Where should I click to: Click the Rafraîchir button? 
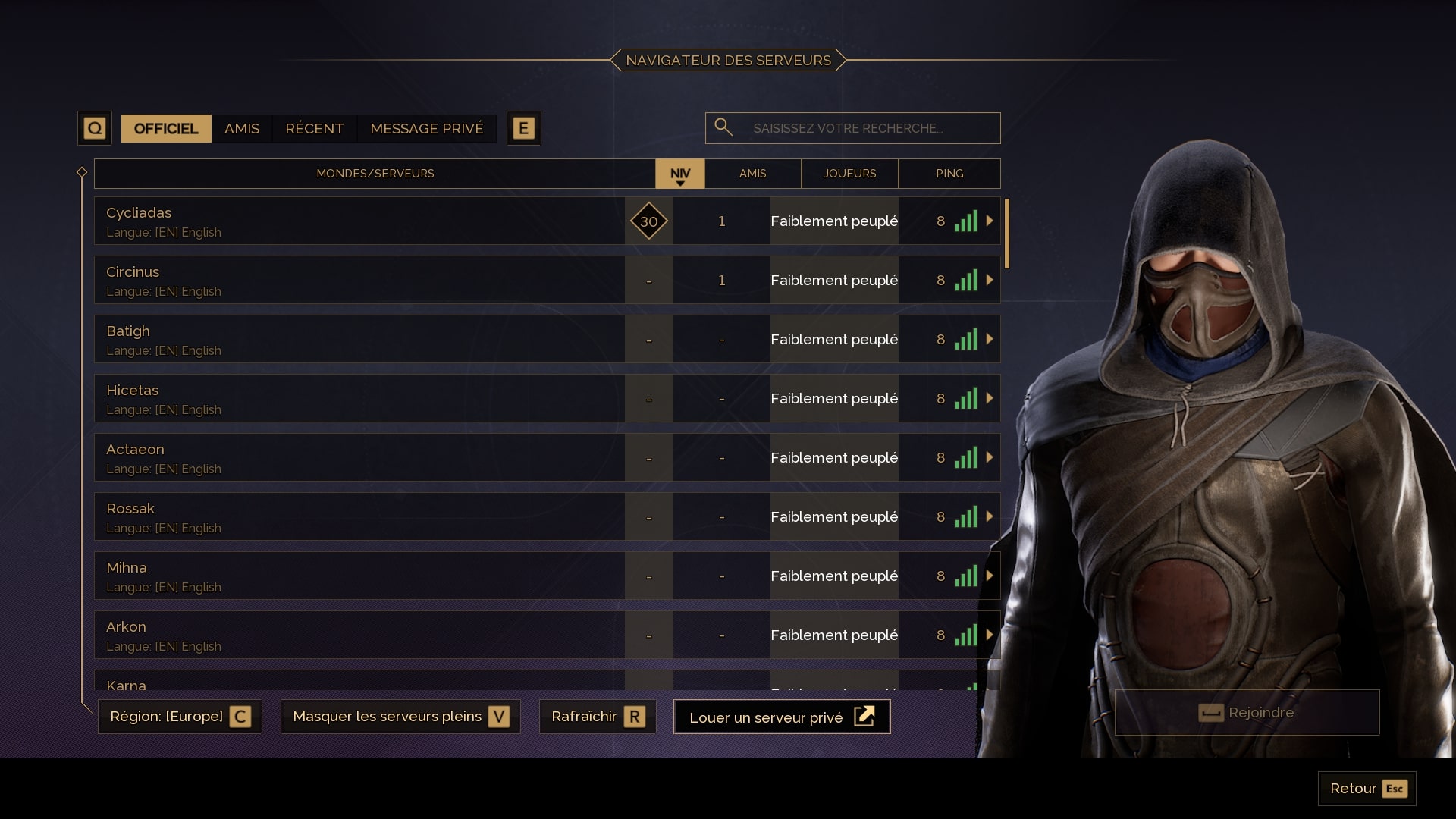[598, 716]
